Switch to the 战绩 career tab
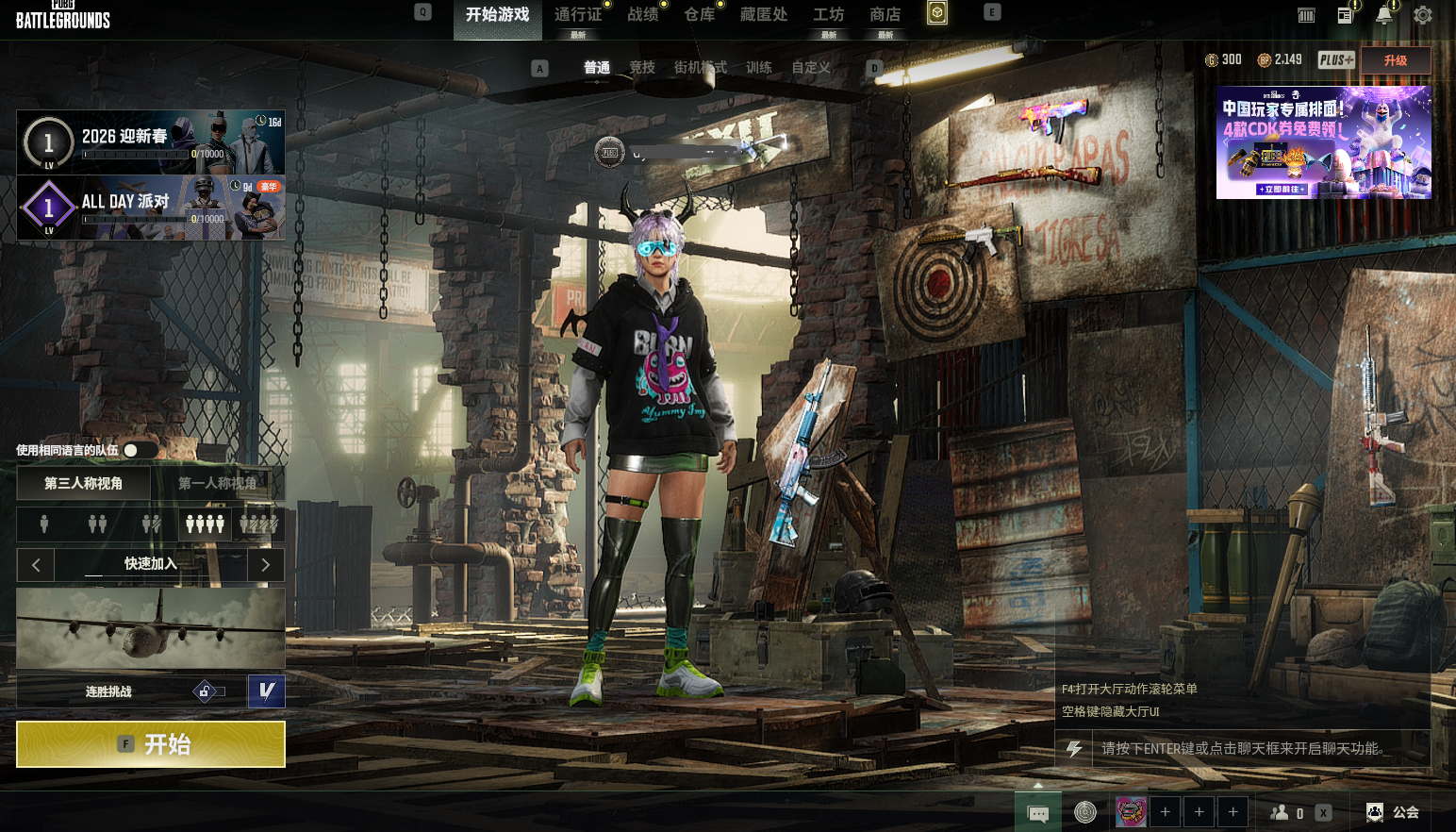The height and width of the screenshot is (832, 1456). 642,15
